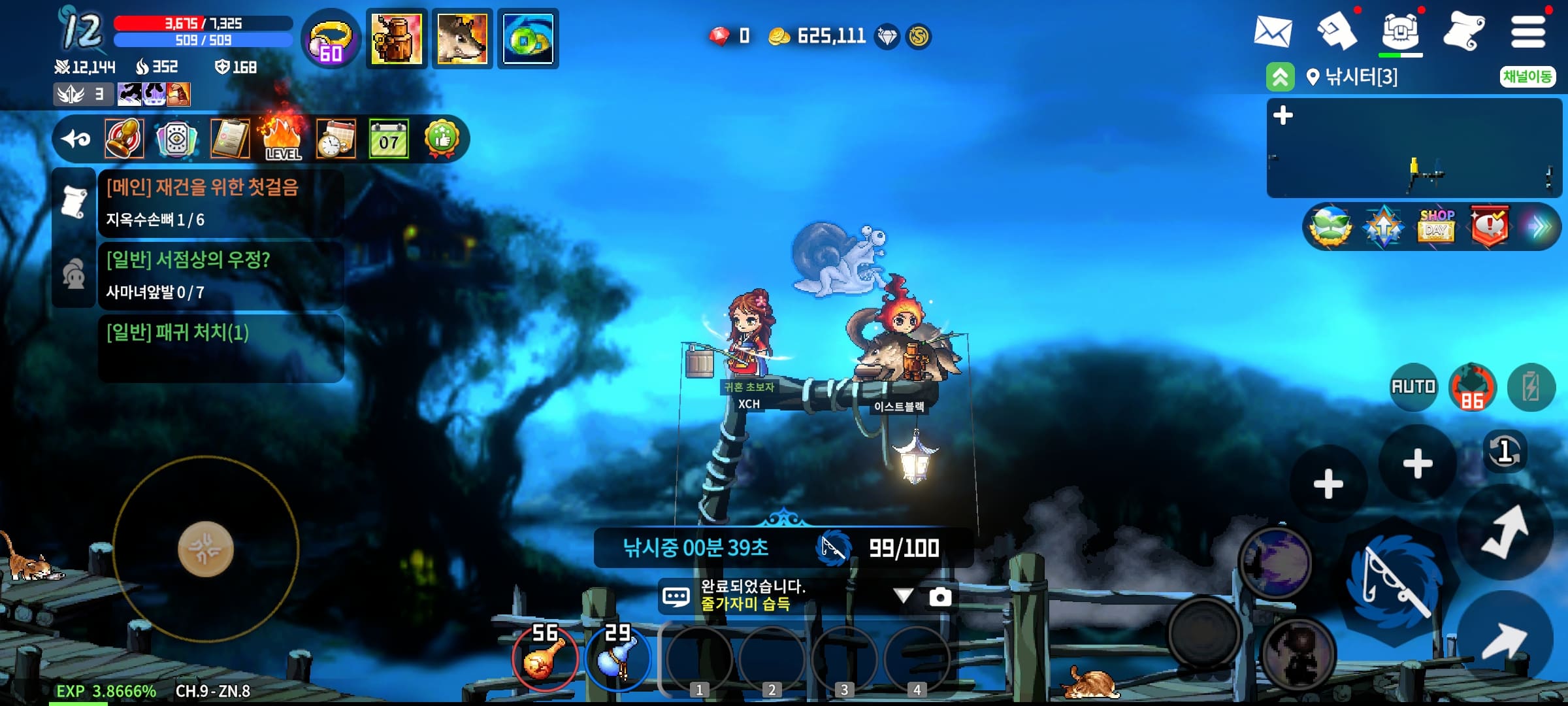The width and height of the screenshot is (1568, 706).
Task: Take a screenshot with the camera button
Action: click(940, 596)
